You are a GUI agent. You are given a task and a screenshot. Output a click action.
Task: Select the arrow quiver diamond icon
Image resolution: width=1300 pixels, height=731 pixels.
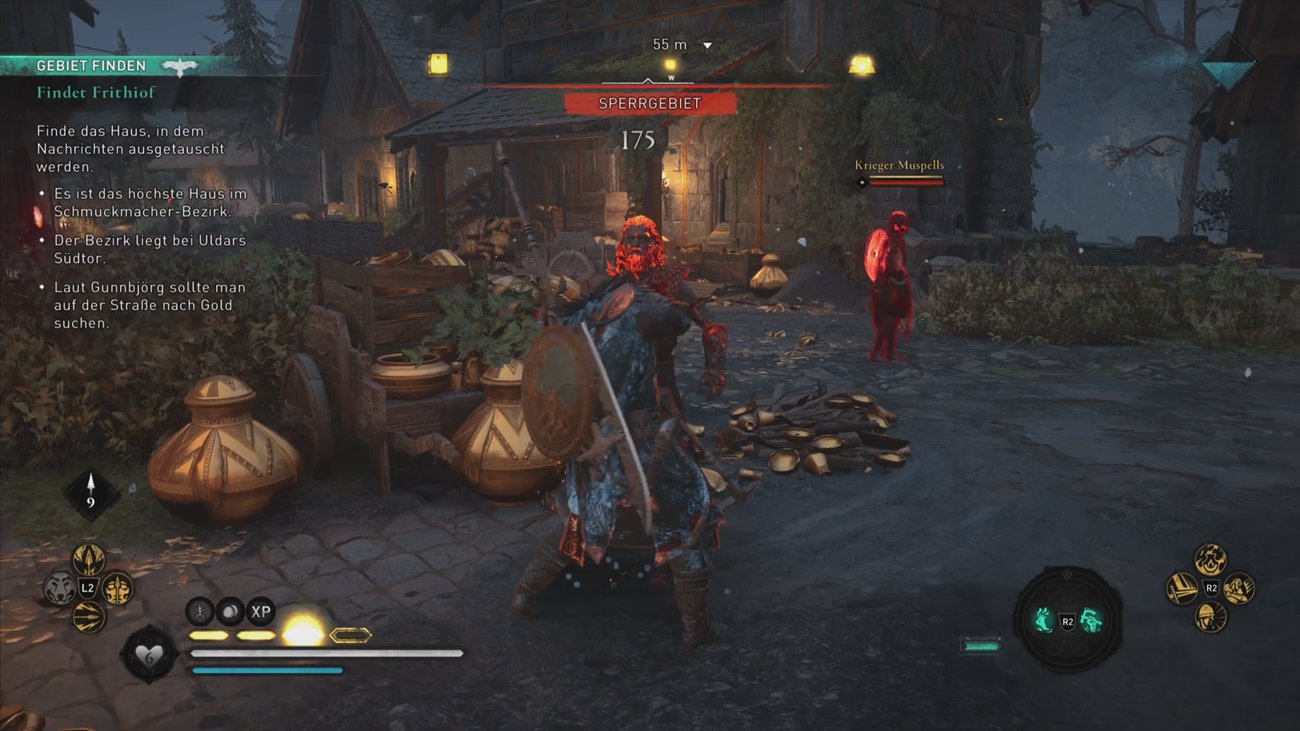[91, 493]
